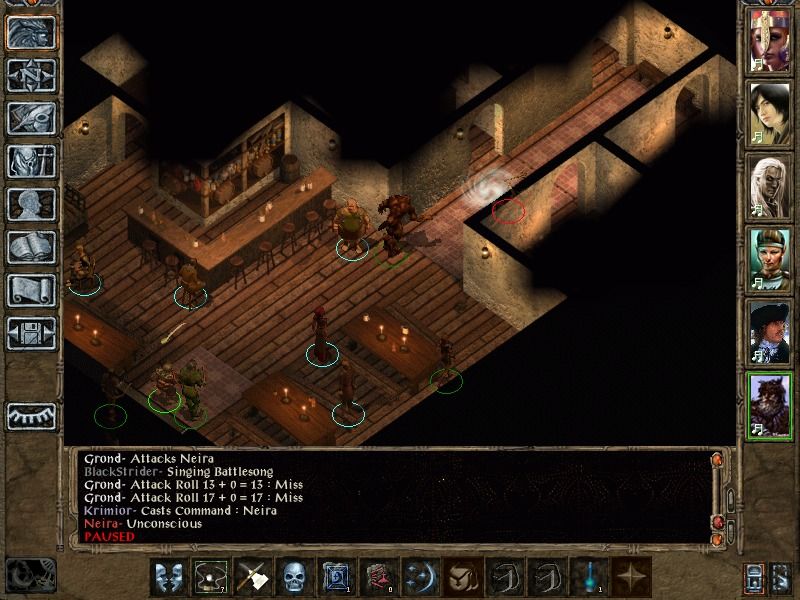The width and height of the screenshot is (800, 600).
Task: Select the top party portrait
Action: tap(769, 40)
